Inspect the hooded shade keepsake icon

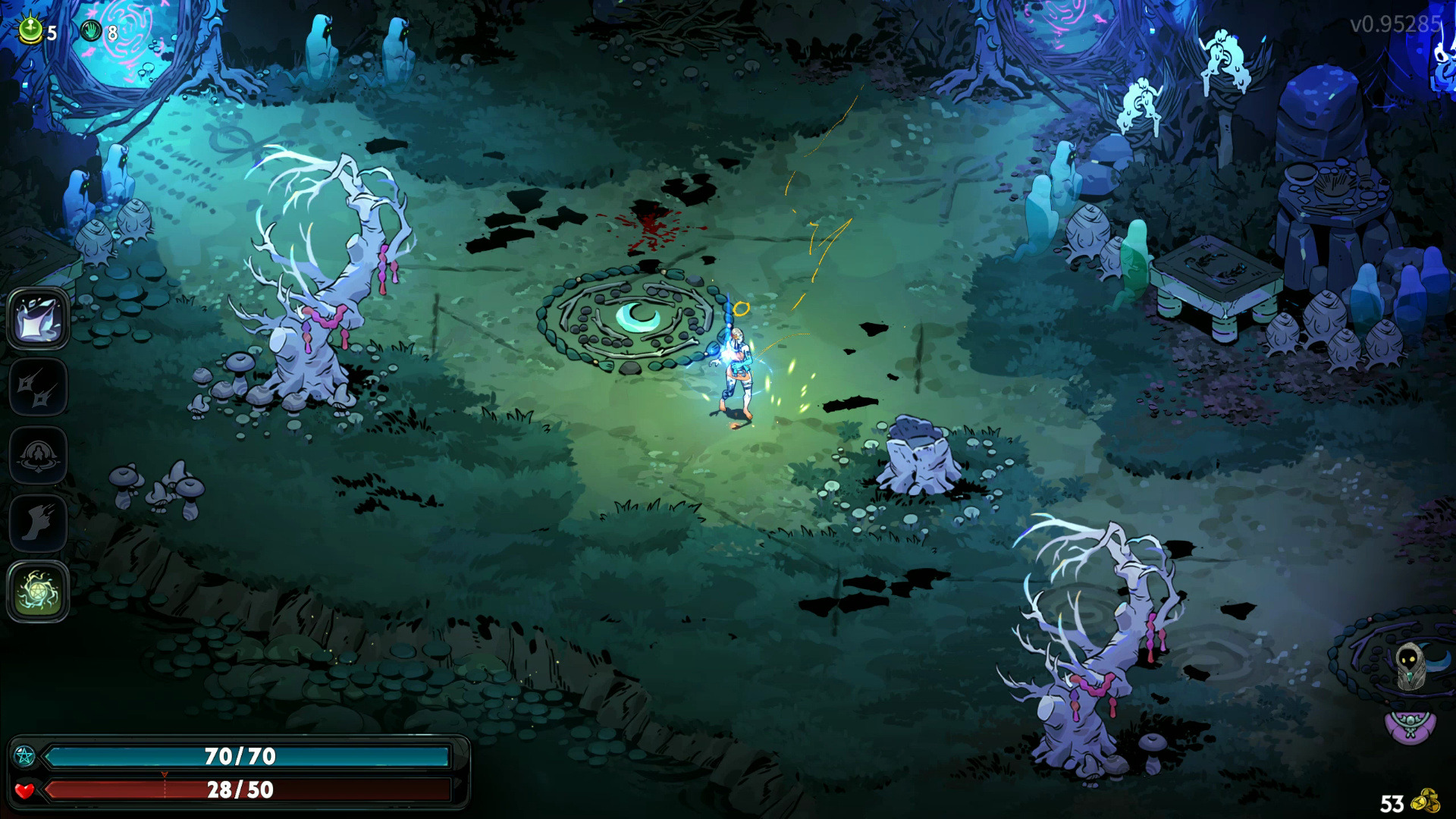[x=1410, y=667]
